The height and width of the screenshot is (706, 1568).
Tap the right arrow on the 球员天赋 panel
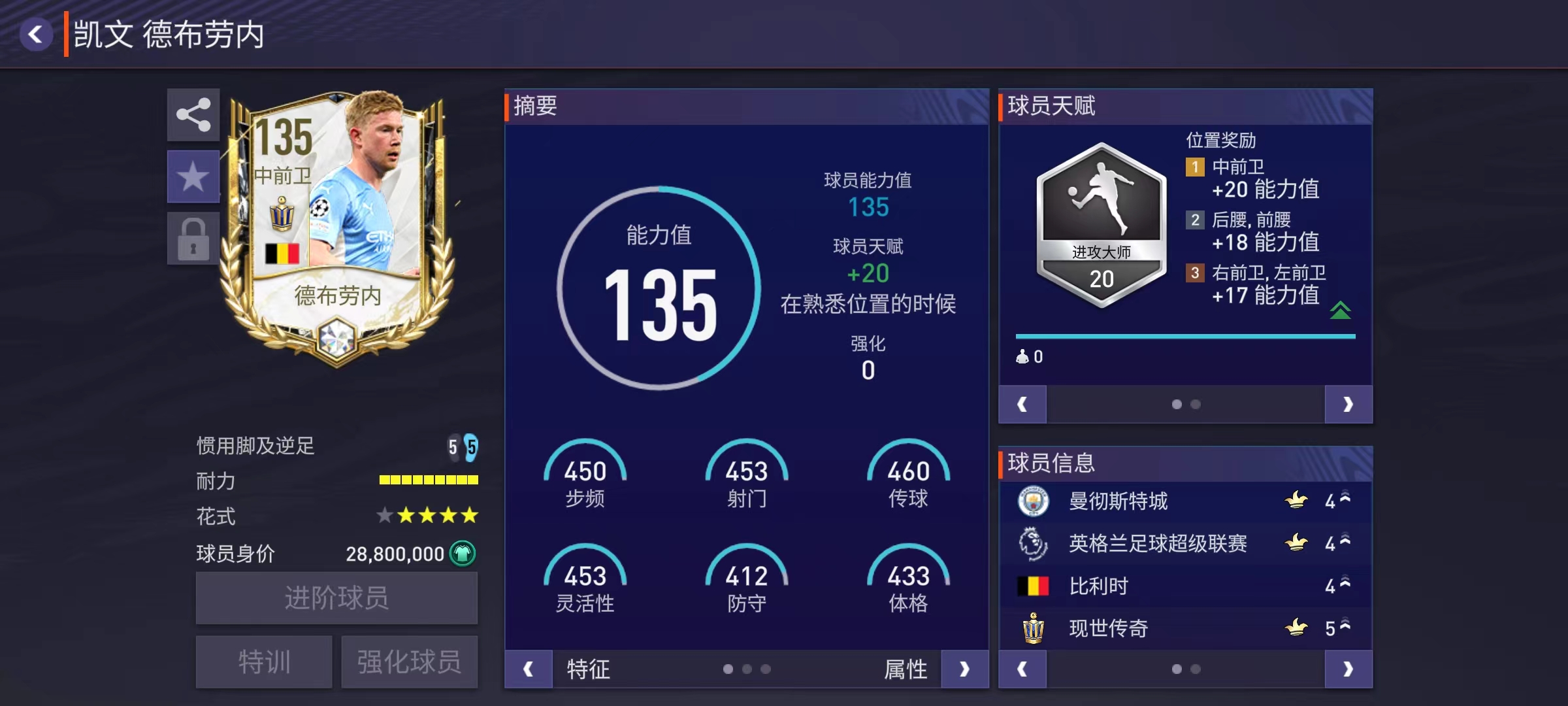point(1348,404)
